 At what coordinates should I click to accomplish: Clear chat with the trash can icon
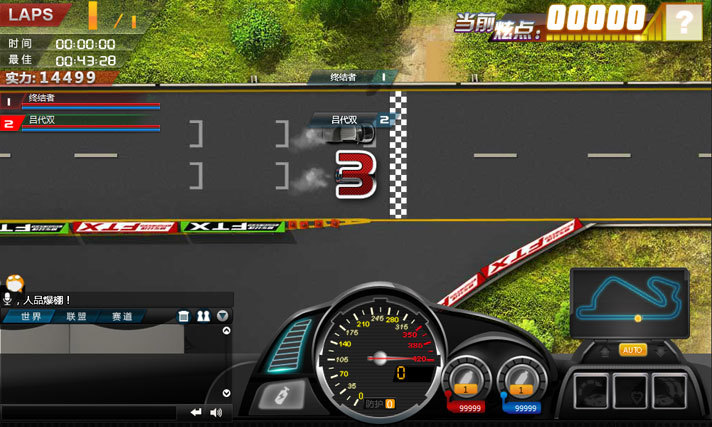pyautogui.click(x=184, y=316)
